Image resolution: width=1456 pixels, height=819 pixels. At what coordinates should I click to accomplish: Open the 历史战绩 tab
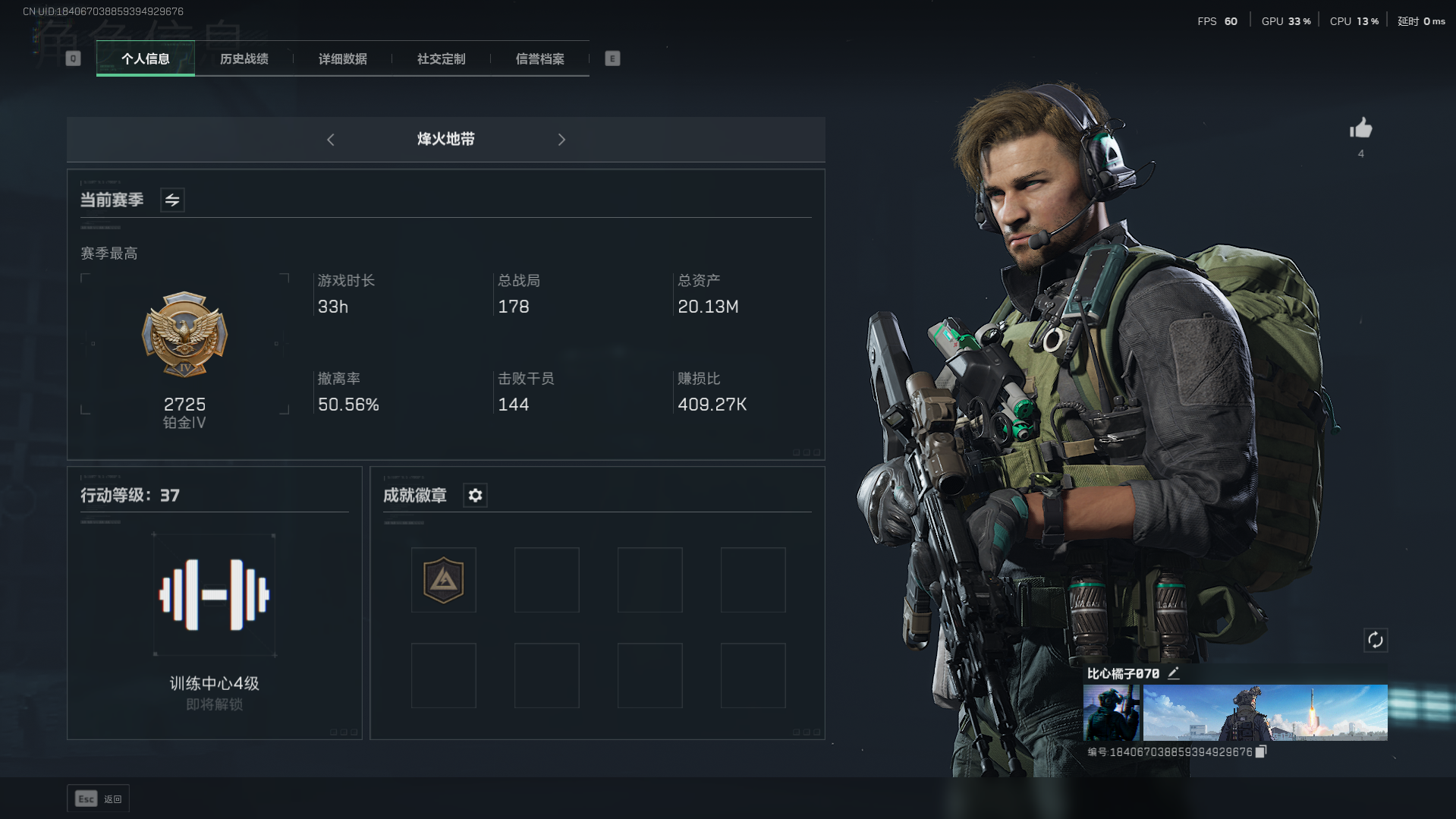point(244,59)
